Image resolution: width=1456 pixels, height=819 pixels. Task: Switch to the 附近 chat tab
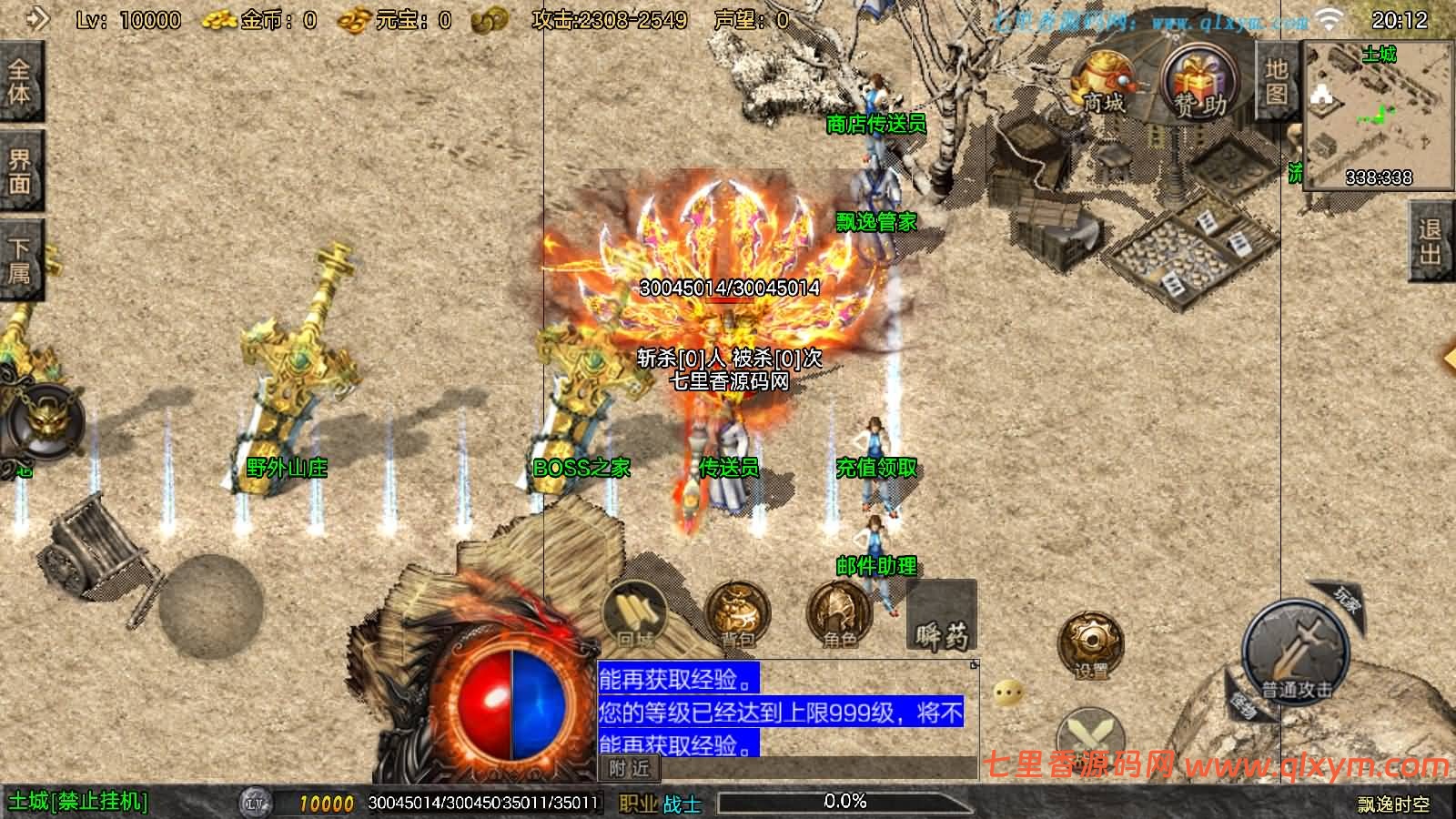coord(630,769)
